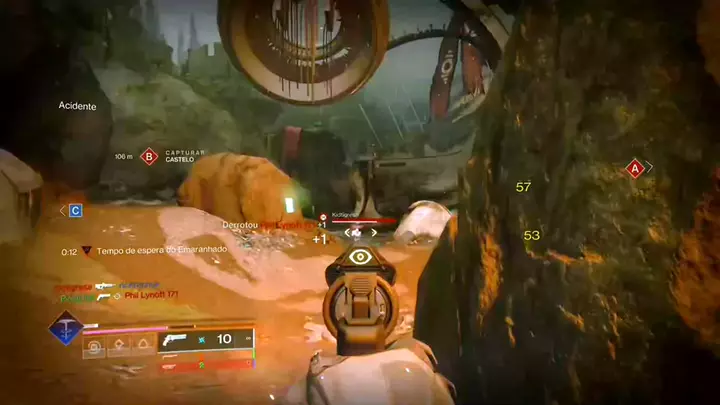This screenshot has width=720, height=405.
Task: Activate the class ability triangle icon
Action: [x=144, y=347]
